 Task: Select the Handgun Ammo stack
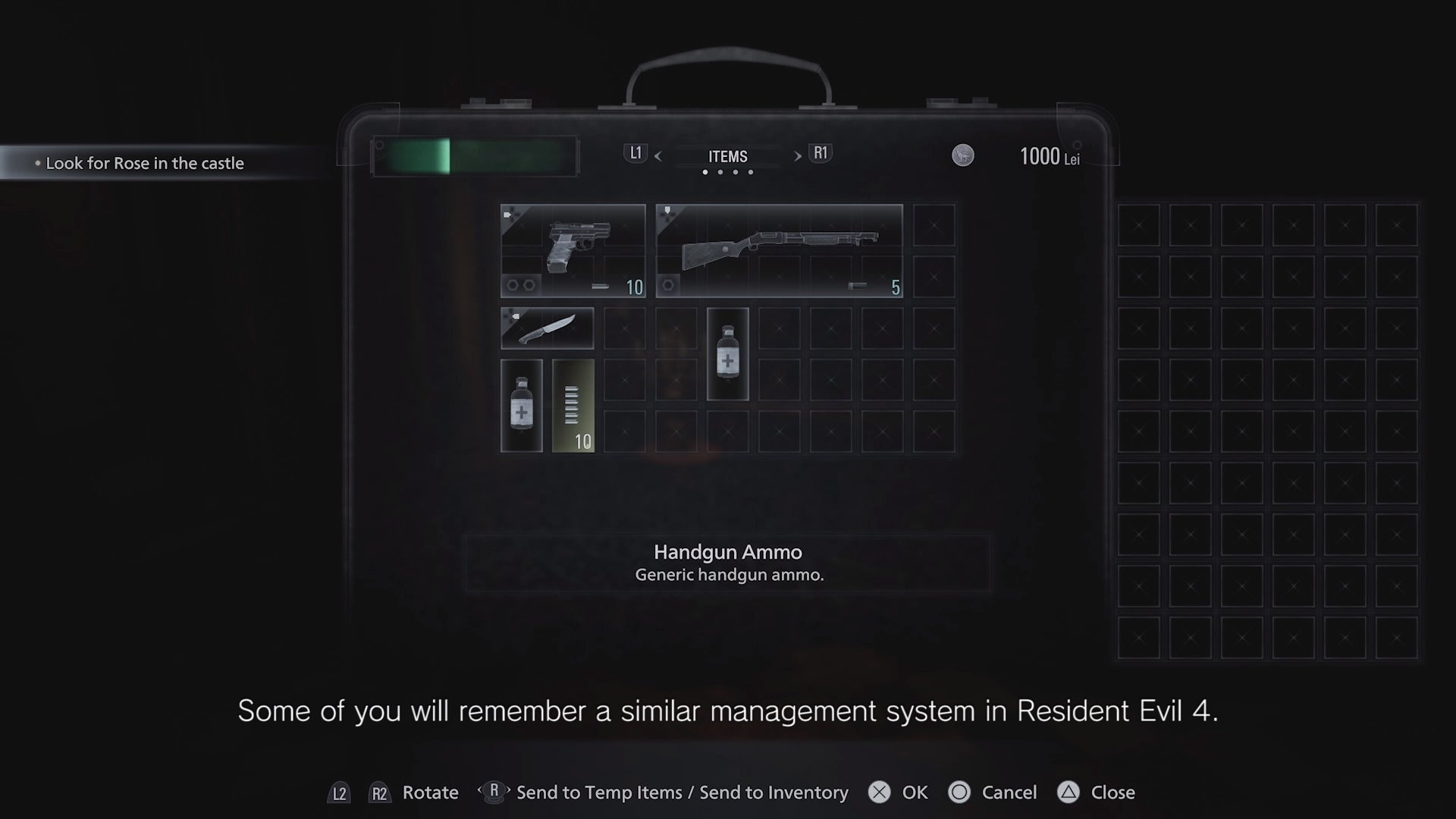click(573, 406)
